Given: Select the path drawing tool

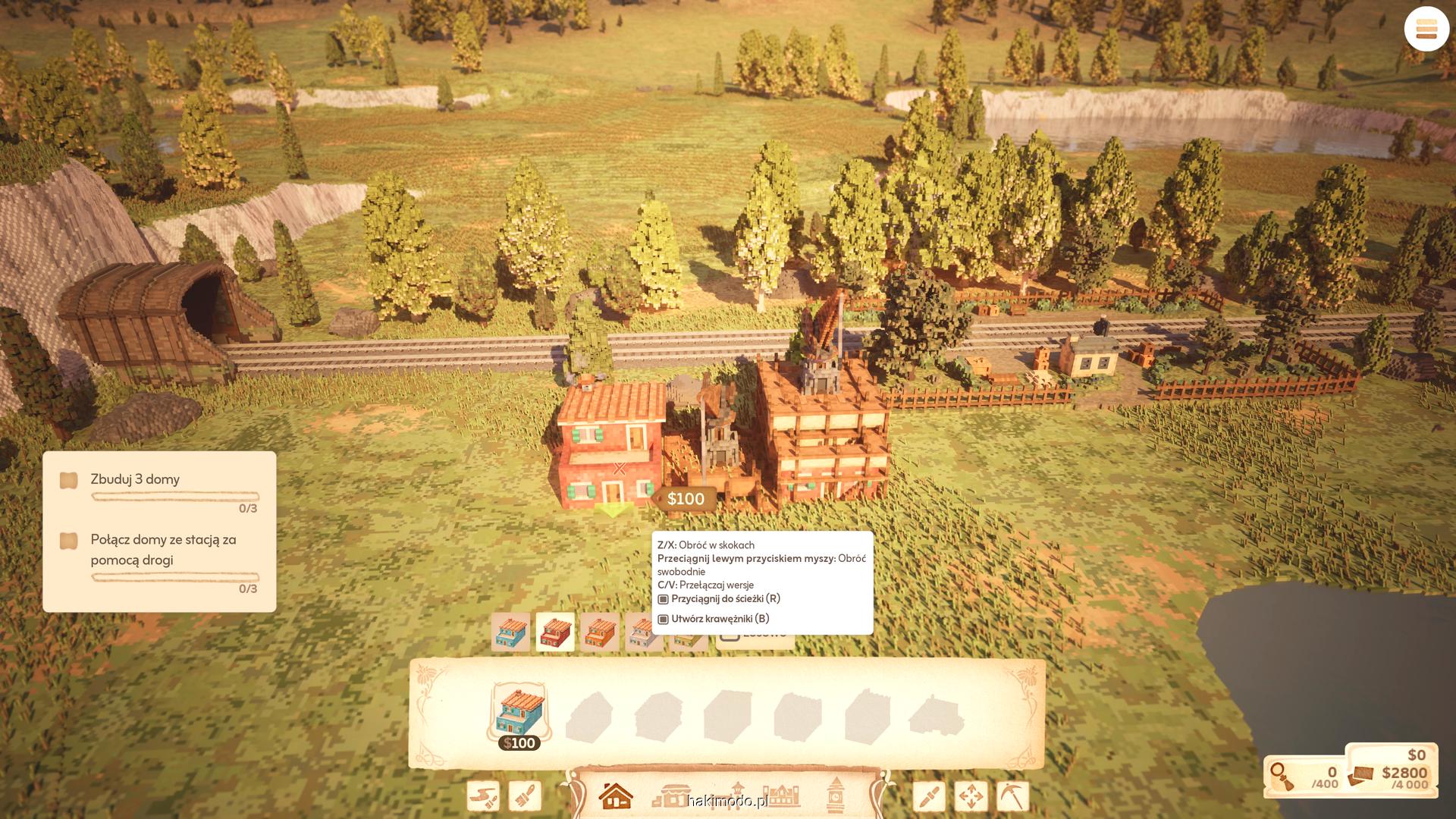Looking at the screenshot, I should [x=483, y=796].
